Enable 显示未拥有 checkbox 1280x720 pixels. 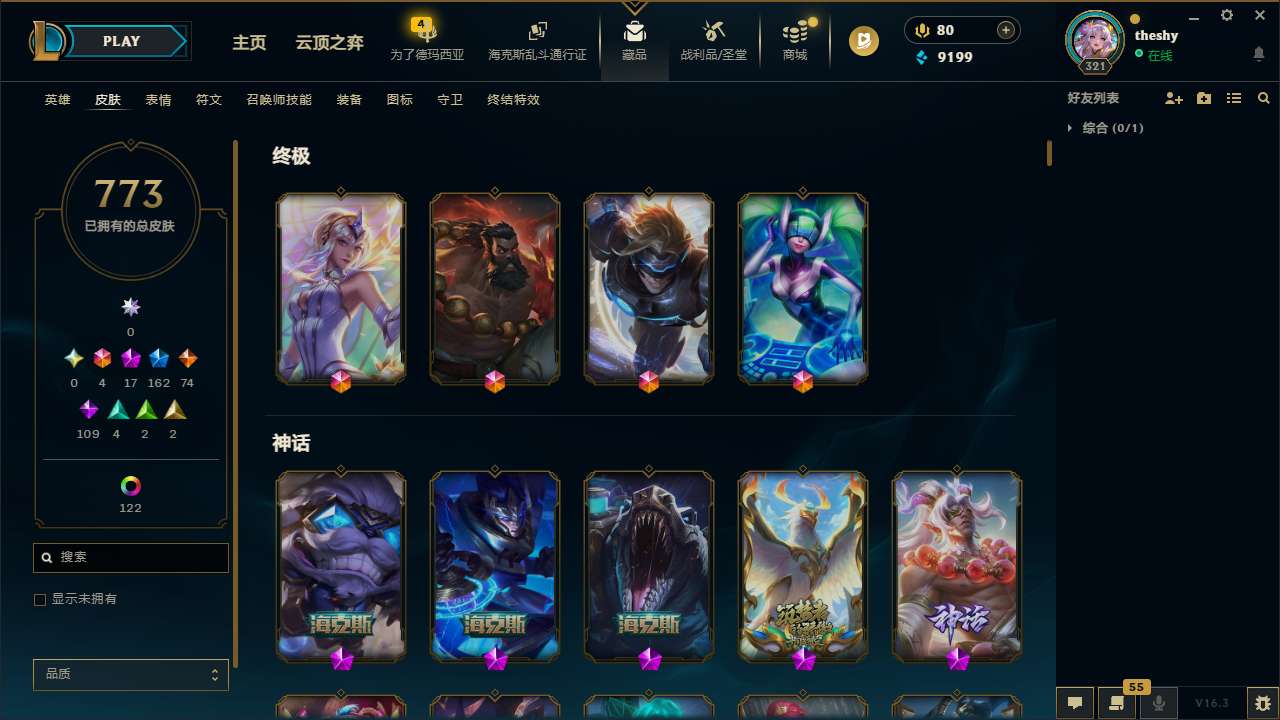40,599
